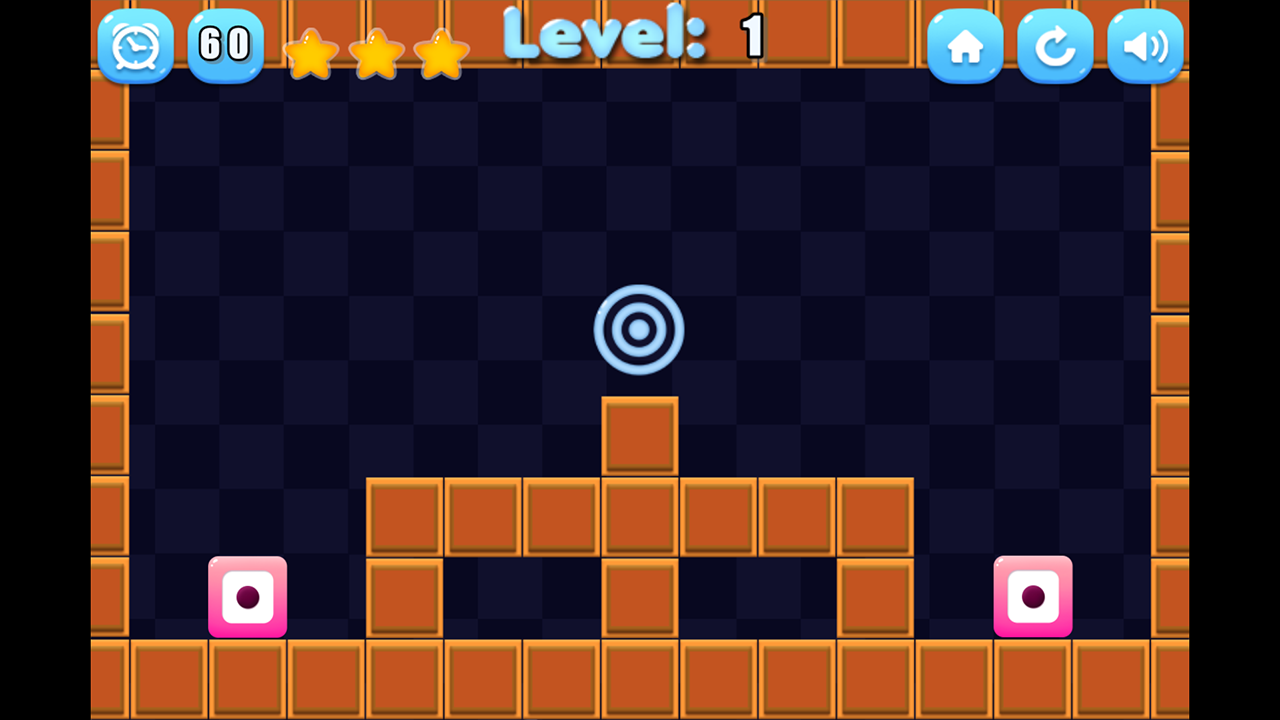The height and width of the screenshot is (720, 1280).
Task: Select the middle golden star
Action: pos(376,55)
